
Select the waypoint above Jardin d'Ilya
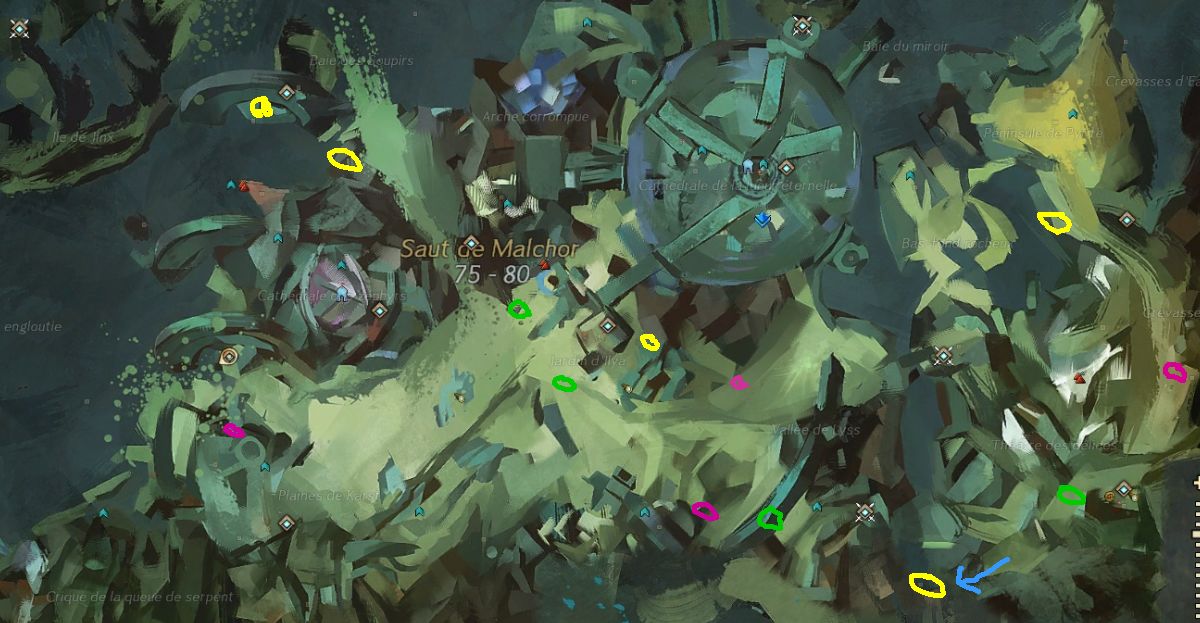click(x=607, y=326)
